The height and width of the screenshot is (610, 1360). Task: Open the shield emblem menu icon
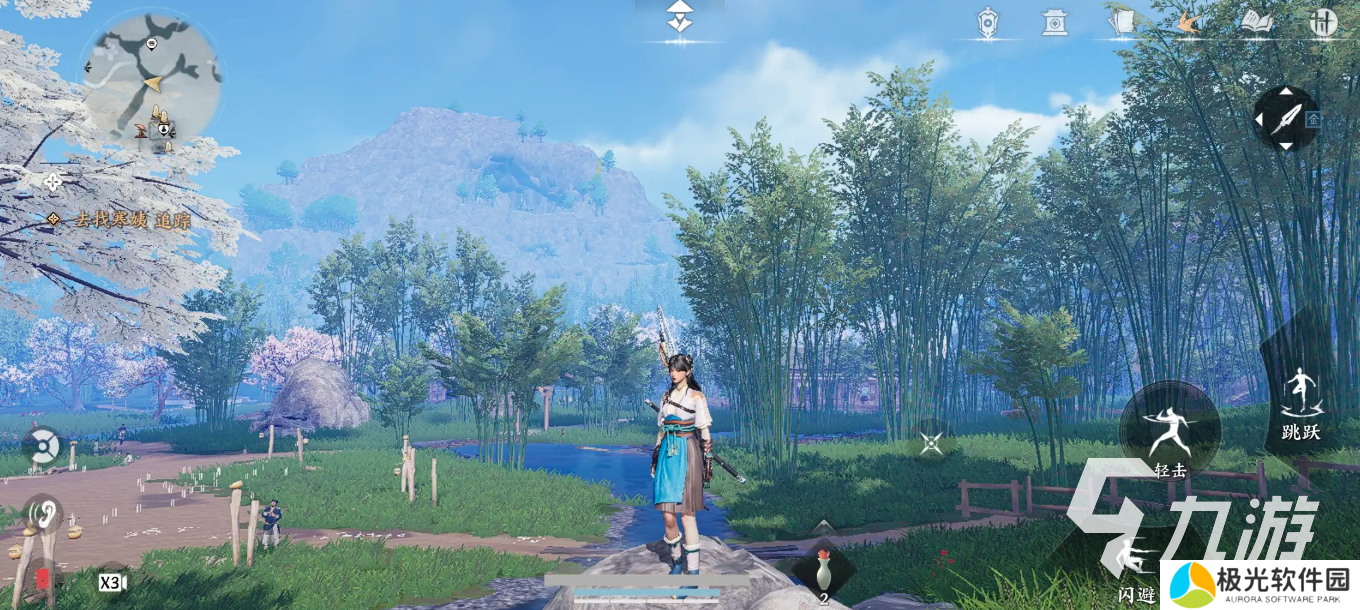point(987,23)
